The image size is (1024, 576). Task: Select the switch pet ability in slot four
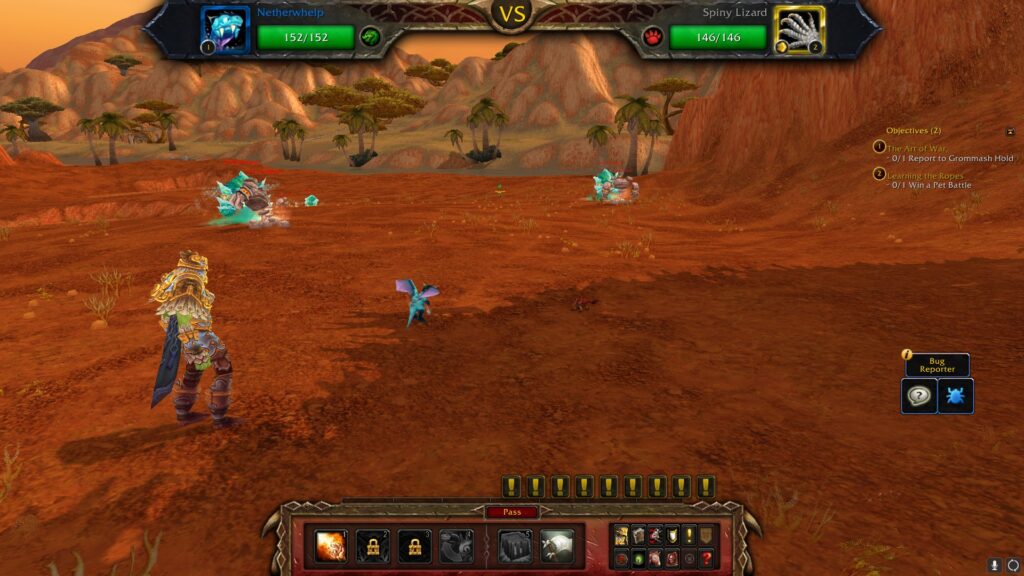pyautogui.click(x=456, y=546)
